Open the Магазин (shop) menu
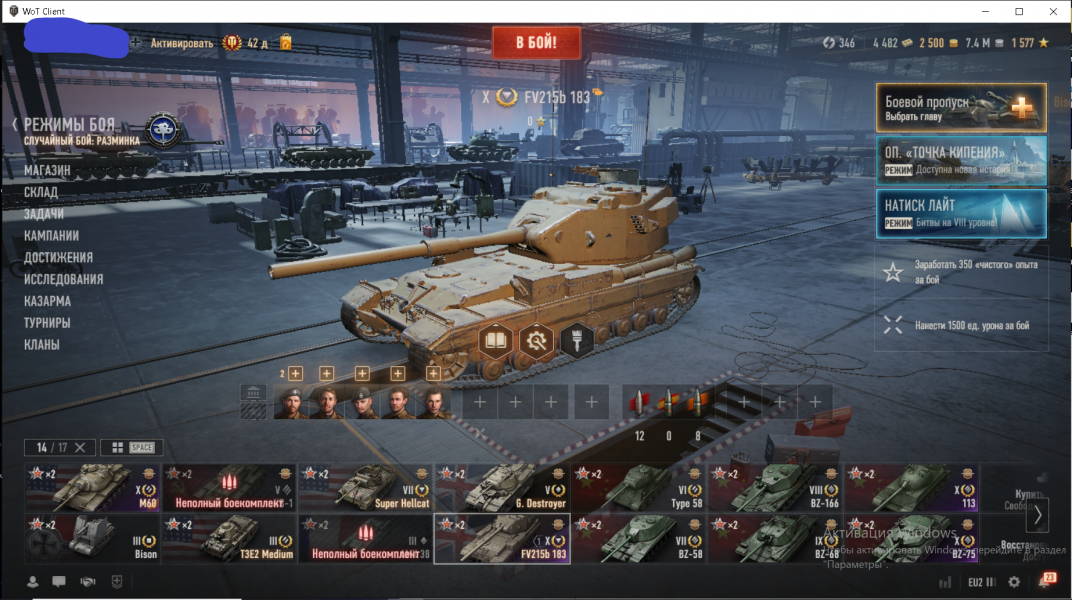The height and width of the screenshot is (600, 1072). point(48,171)
